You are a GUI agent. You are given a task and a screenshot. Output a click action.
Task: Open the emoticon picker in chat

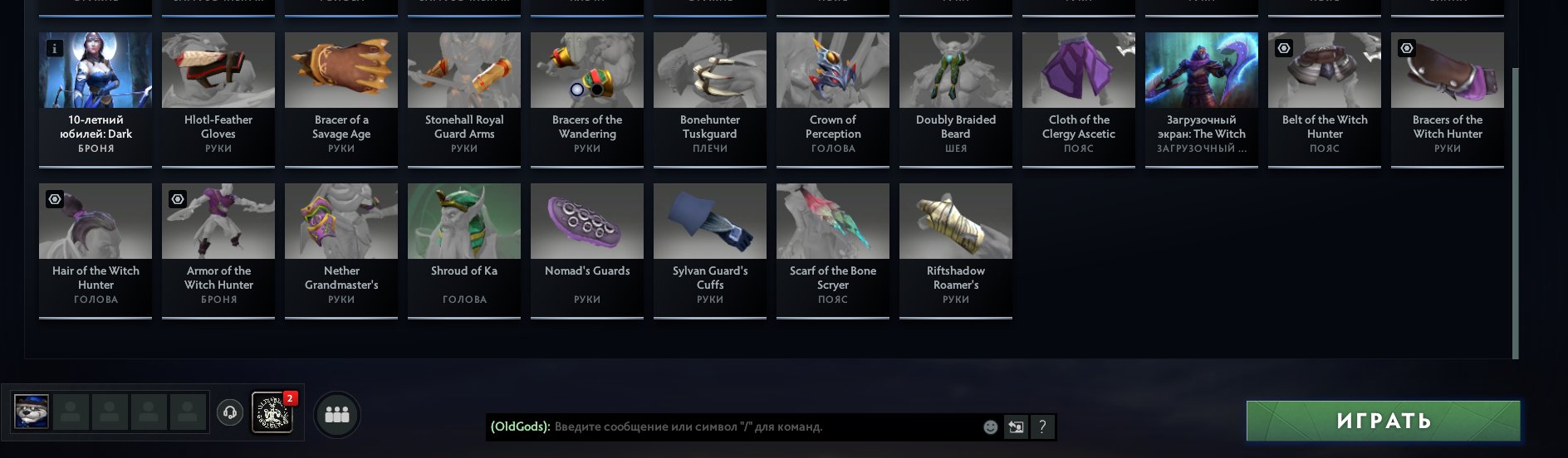click(990, 427)
